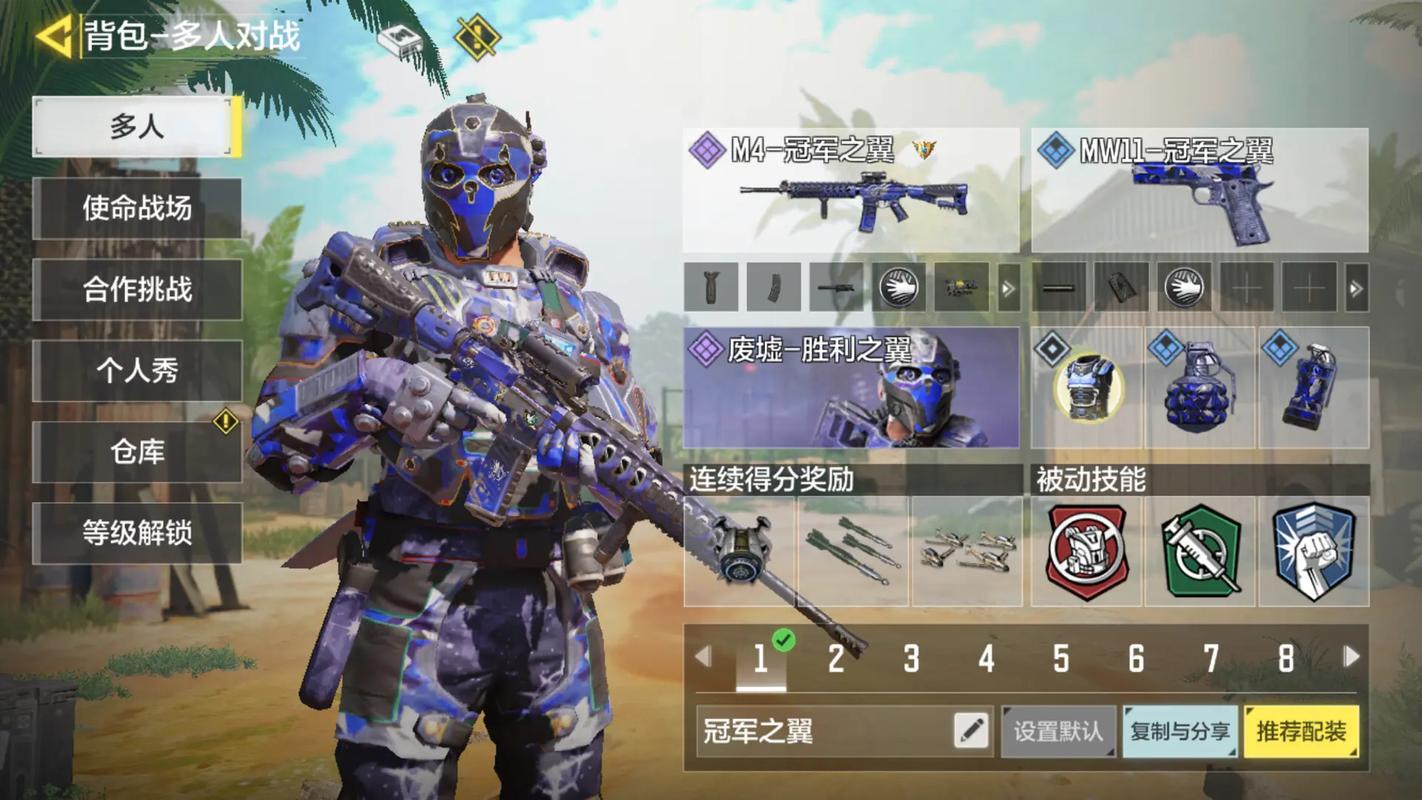1422x800 pixels.
Task: Open the 合作挑战 tab
Action: pyautogui.click(x=137, y=290)
